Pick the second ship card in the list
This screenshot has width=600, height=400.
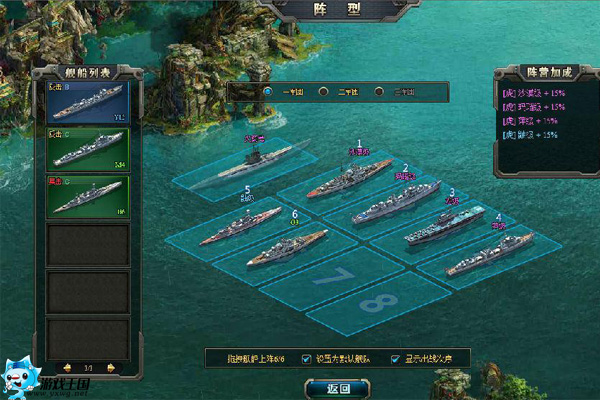tap(89, 149)
